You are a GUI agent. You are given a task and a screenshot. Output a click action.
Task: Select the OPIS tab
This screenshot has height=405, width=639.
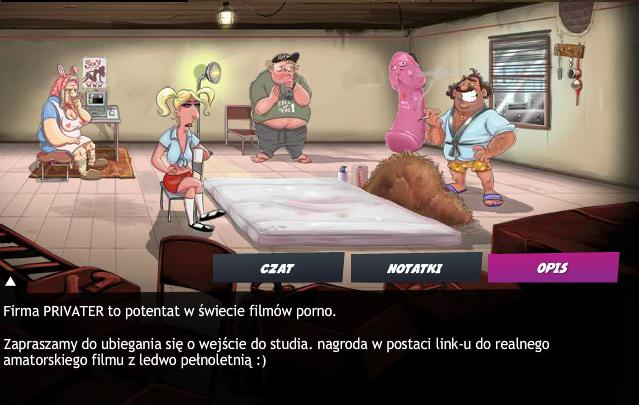(x=552, y=267)
